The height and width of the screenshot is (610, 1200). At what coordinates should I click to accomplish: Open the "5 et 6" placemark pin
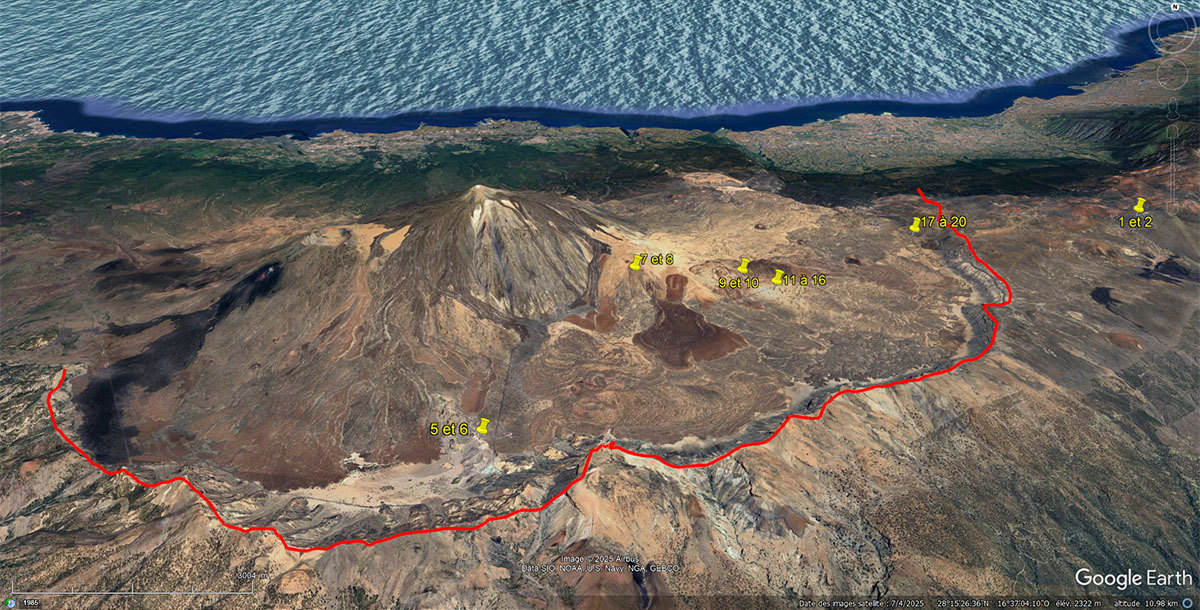pyautogui.click(x=483, y=425)
